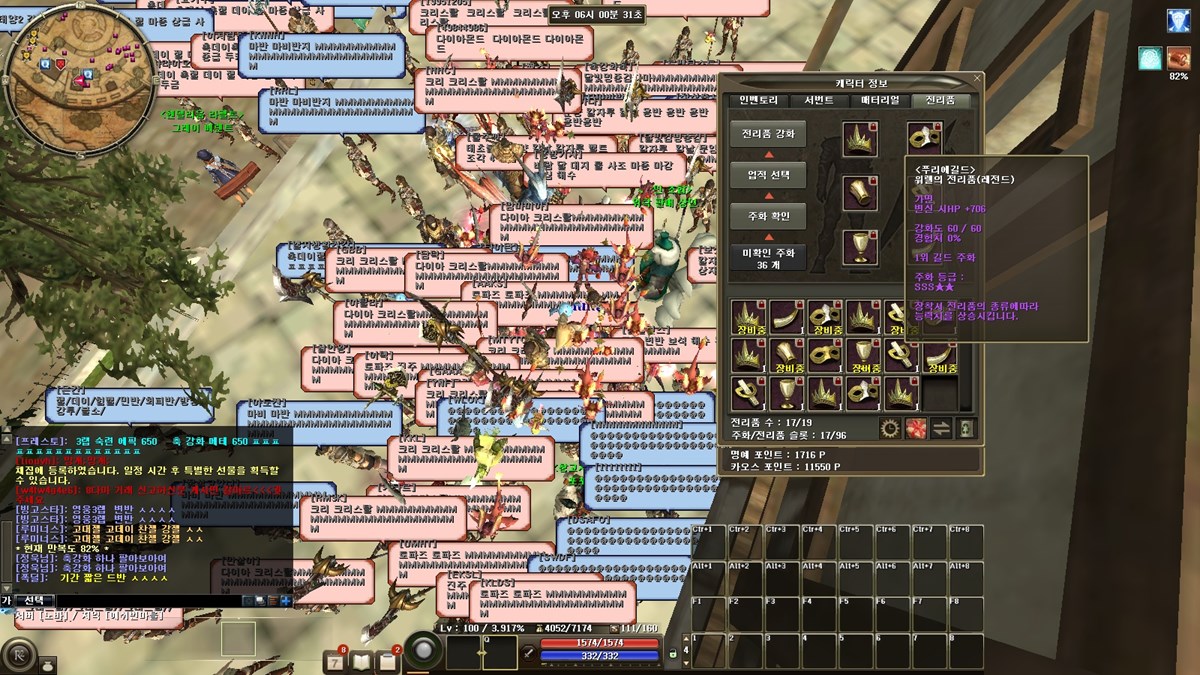Switch to the 인벤토리 tab
The image size is (1200, 675).
click(x=759, y=100)
